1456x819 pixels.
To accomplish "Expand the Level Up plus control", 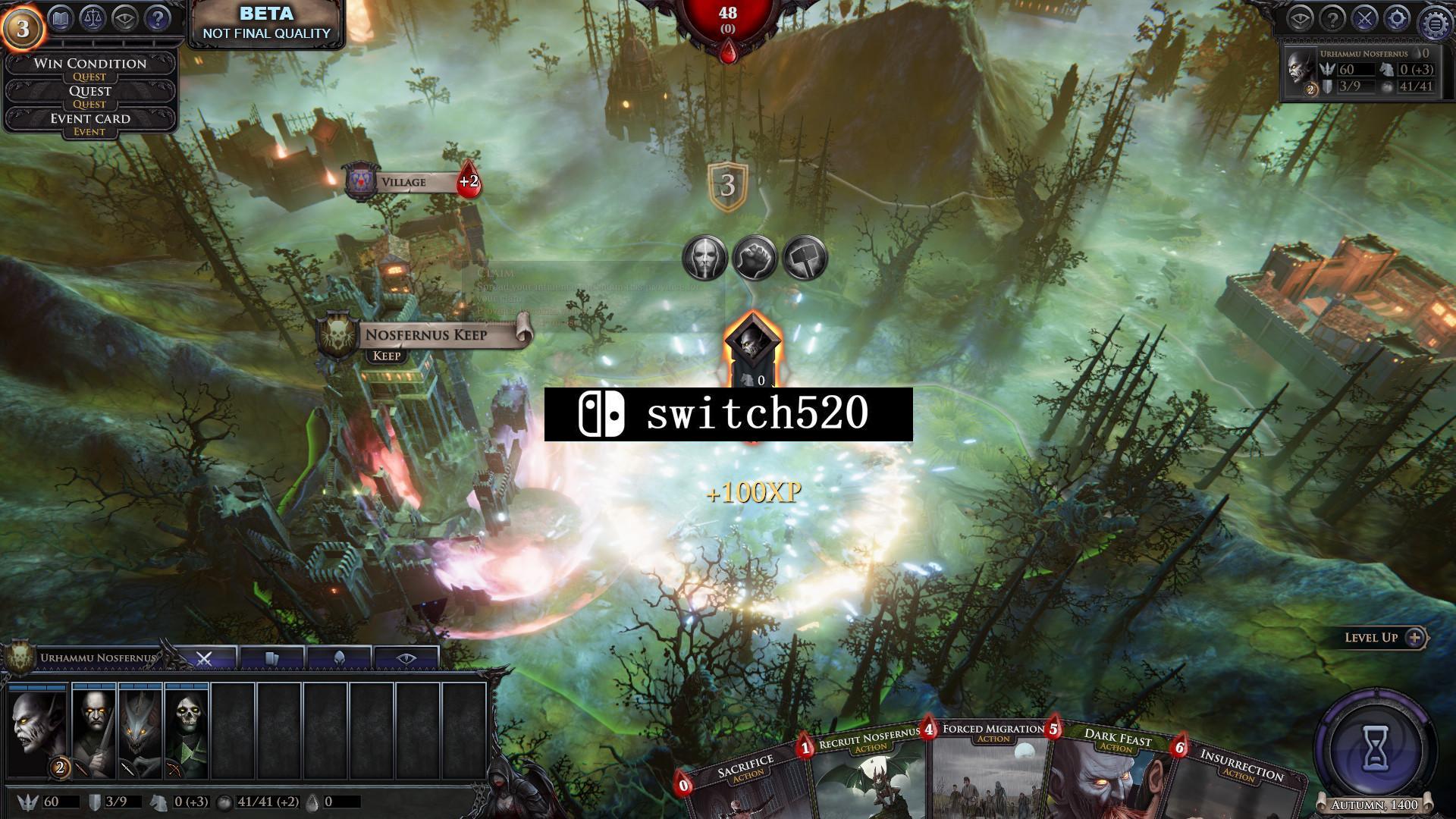I will click(1417, 638).
